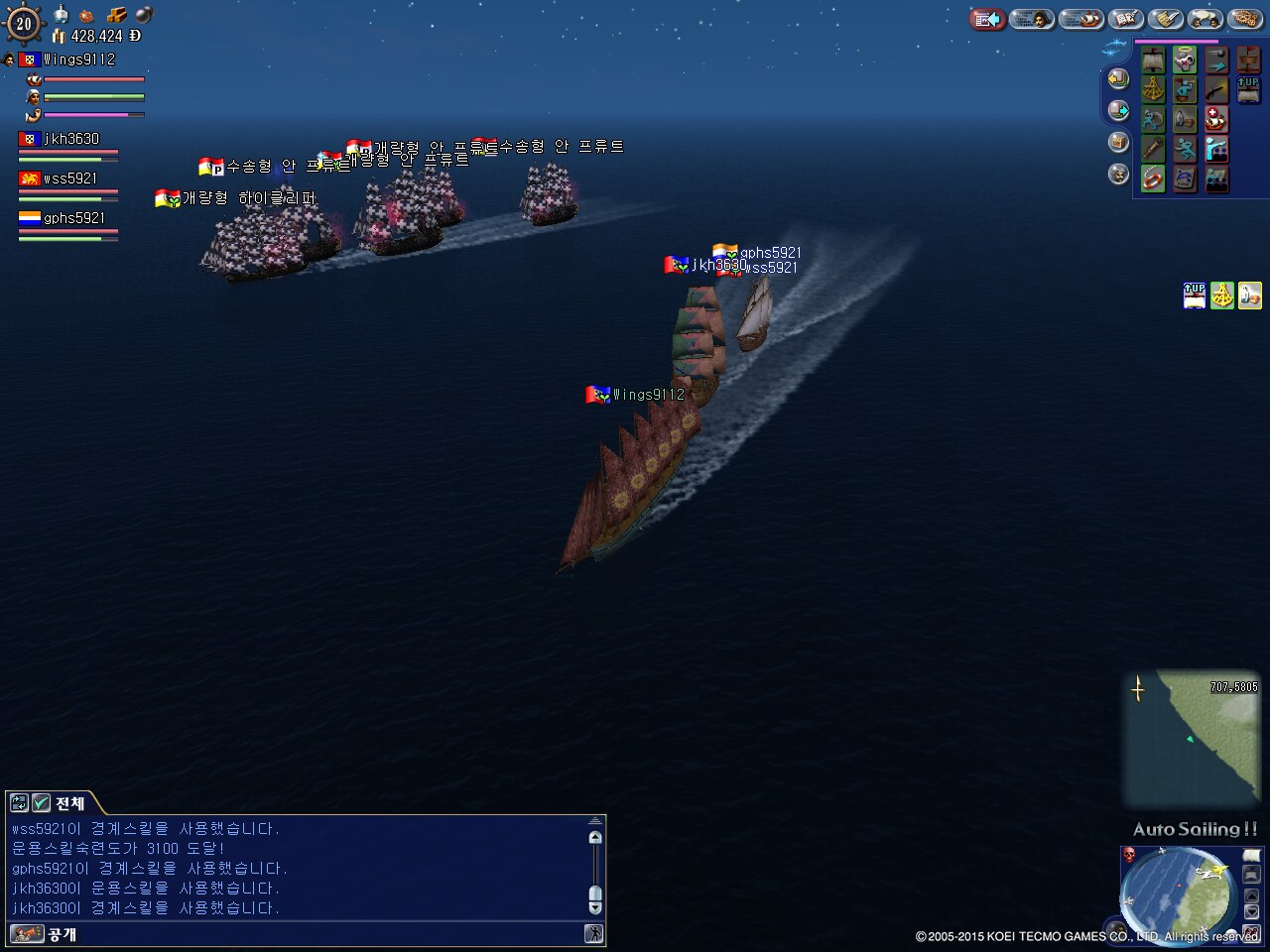
Task: Switch to the 전체 chat tab
Action: [x=69, y=803]
